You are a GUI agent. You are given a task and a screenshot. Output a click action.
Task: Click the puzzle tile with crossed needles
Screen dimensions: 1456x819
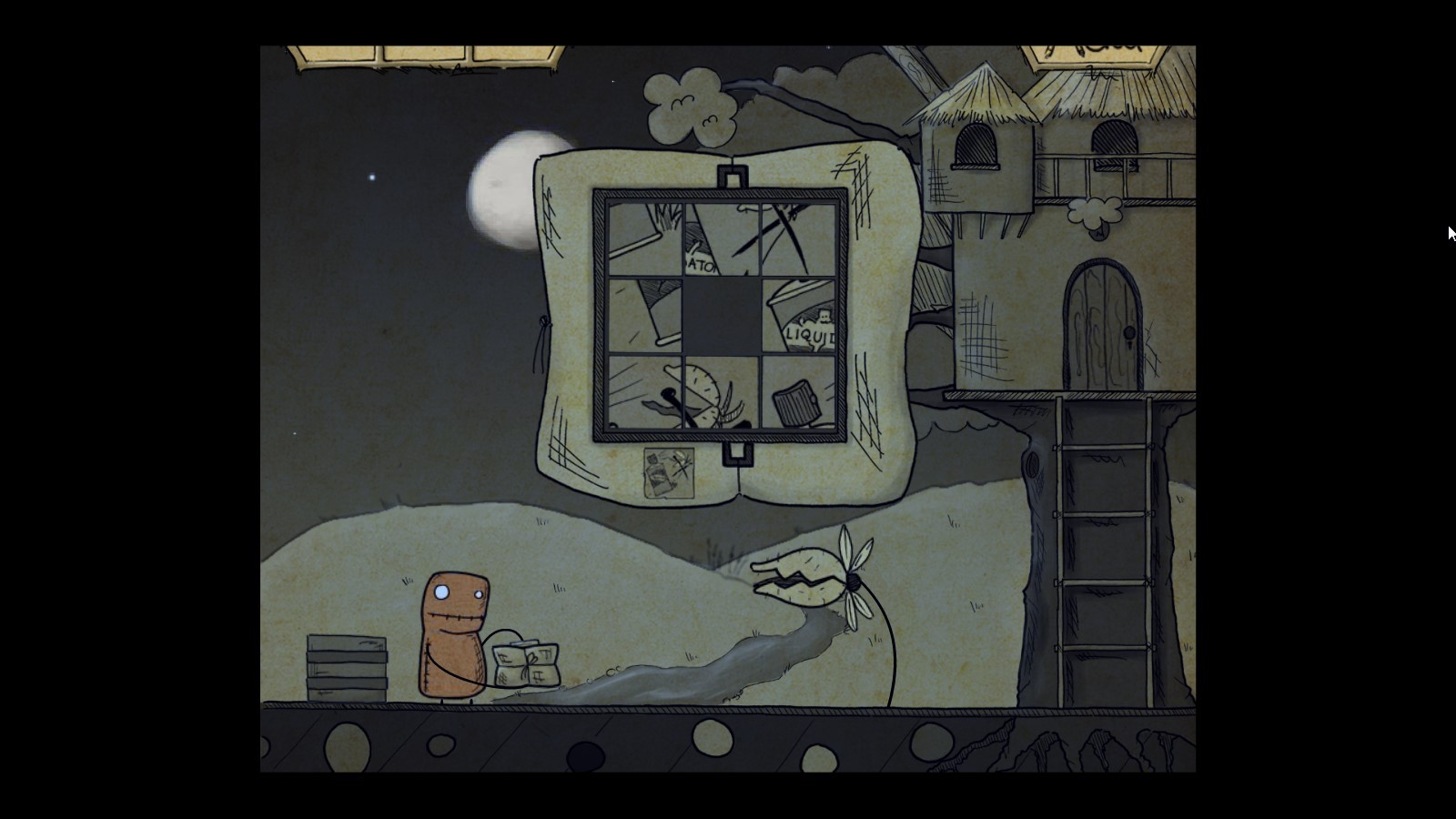coord(798,238)
